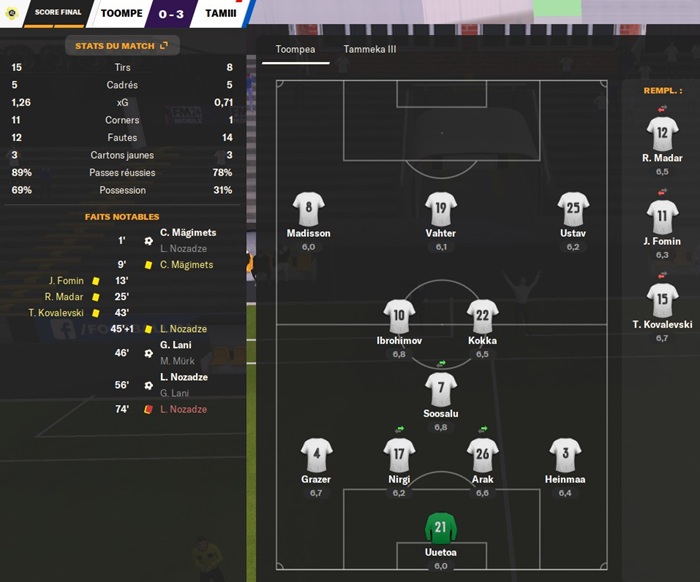Switch to the Tammeka III lineup tab

[x=370, y=48]
